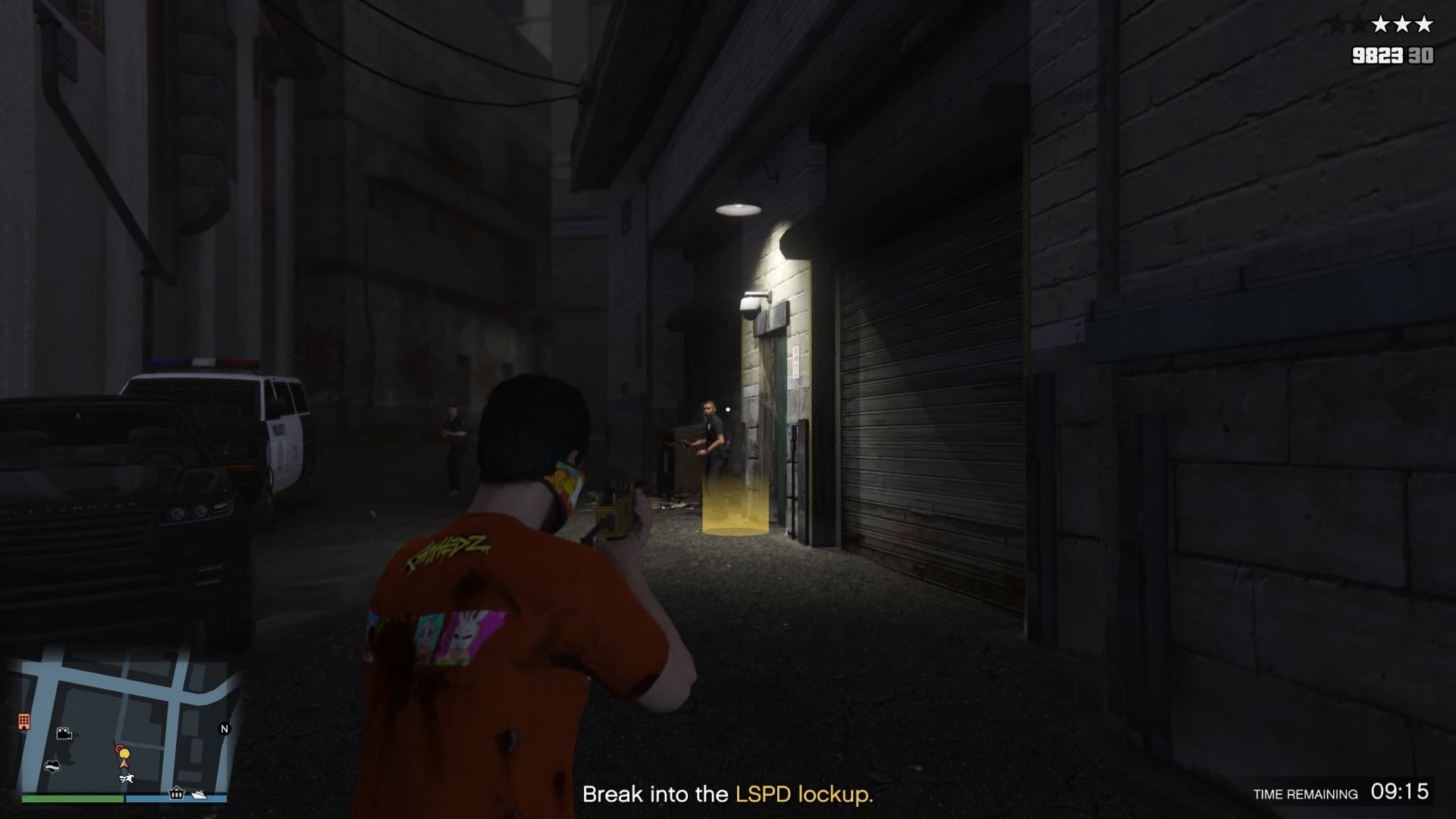Image resolution: width=1456 pixels, height=819 pixels.
Task: Click the north compass marker on minimap
Action: point(224,729)
